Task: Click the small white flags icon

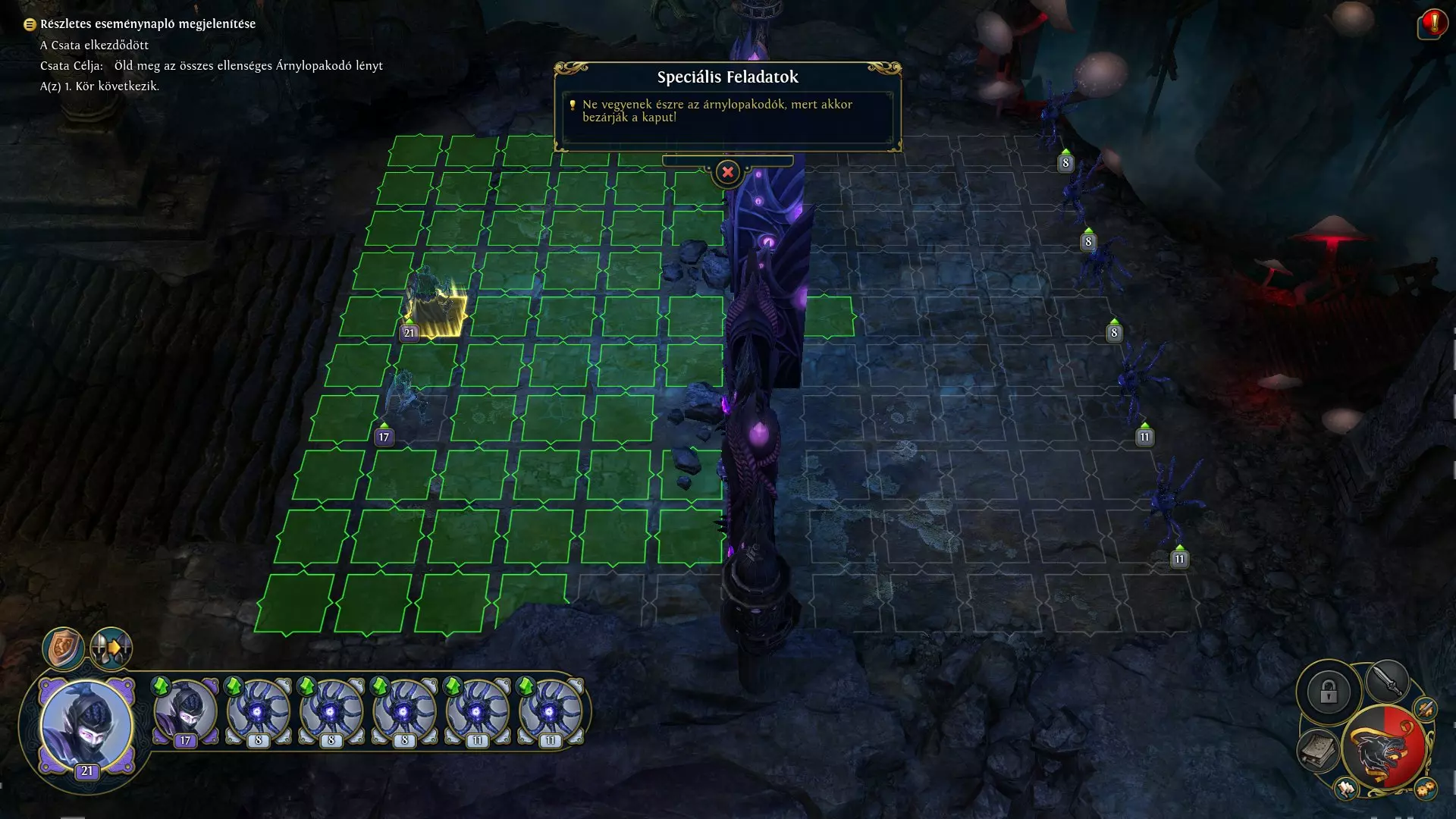Action: click(1347, 789)
